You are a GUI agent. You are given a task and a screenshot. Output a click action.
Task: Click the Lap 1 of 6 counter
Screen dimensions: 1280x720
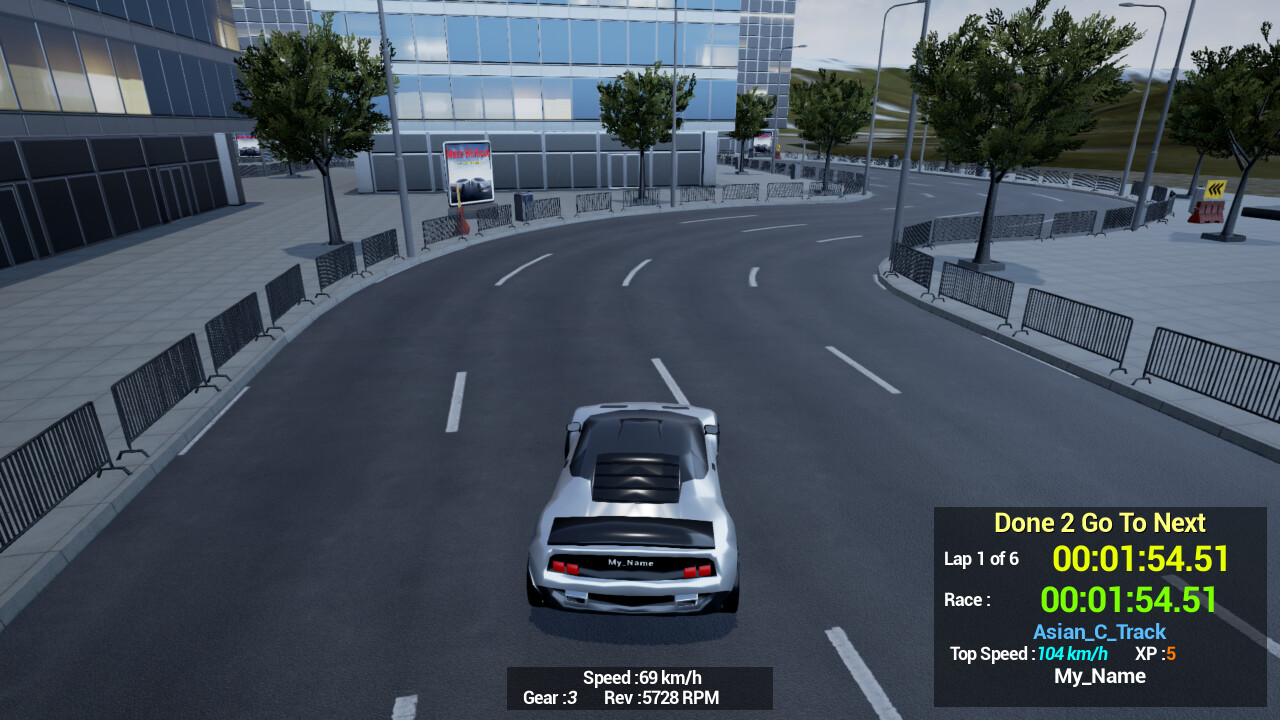tap(982, 559)
